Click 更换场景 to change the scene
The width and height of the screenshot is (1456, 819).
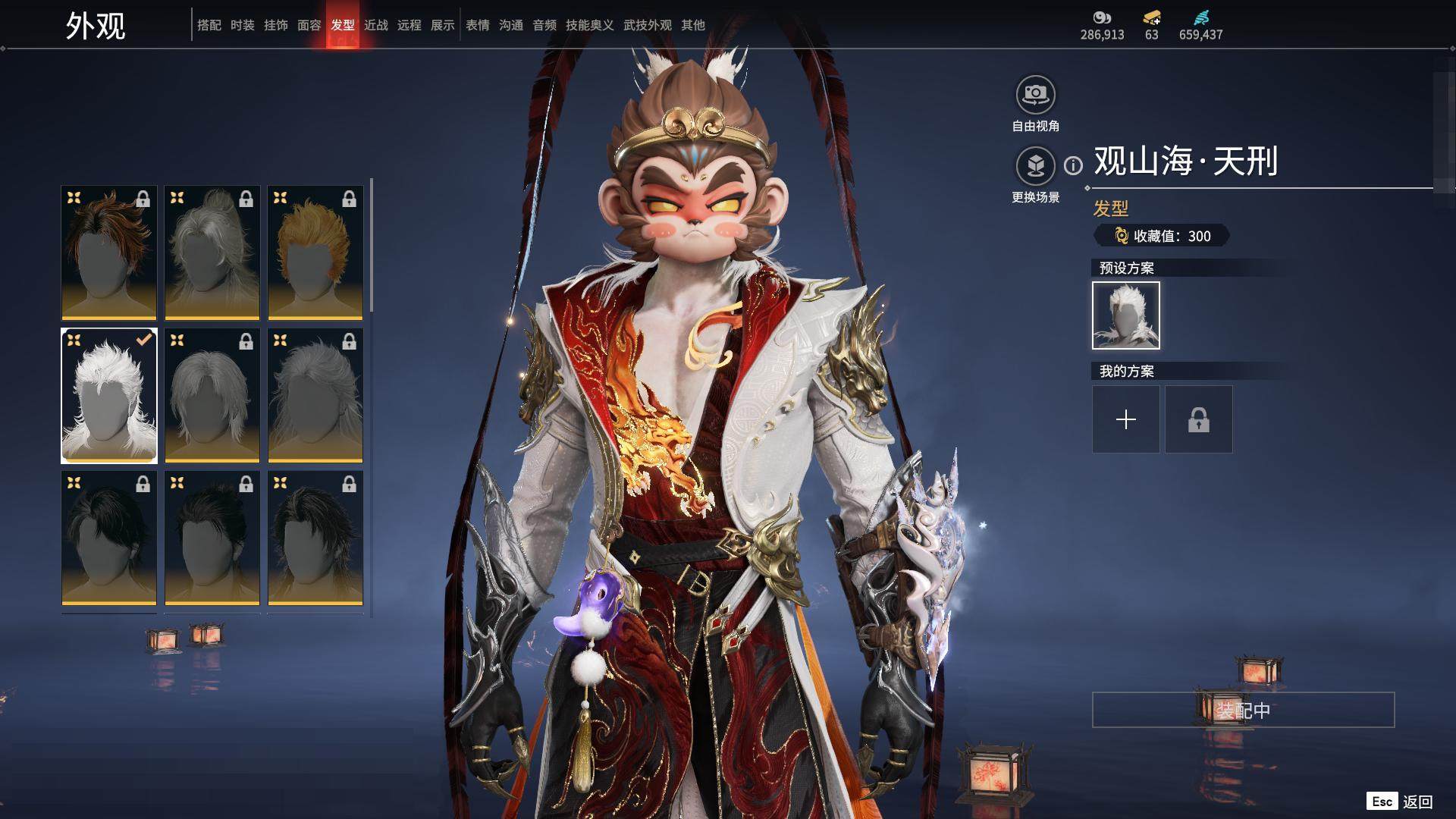click(x=1035, y=166)
